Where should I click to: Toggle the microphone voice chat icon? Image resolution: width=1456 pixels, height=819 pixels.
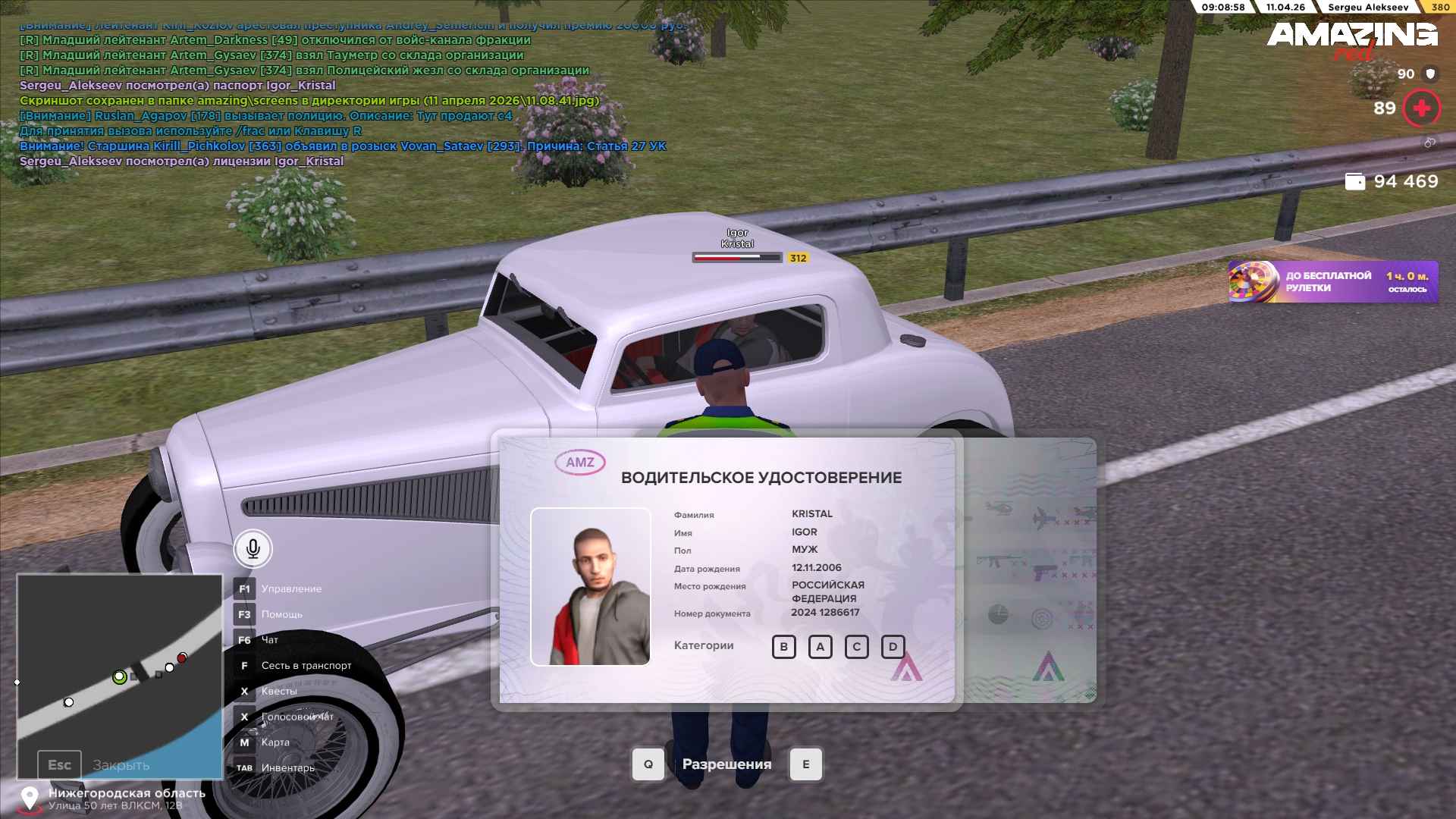pyautogui.click(x=253, y=548)
